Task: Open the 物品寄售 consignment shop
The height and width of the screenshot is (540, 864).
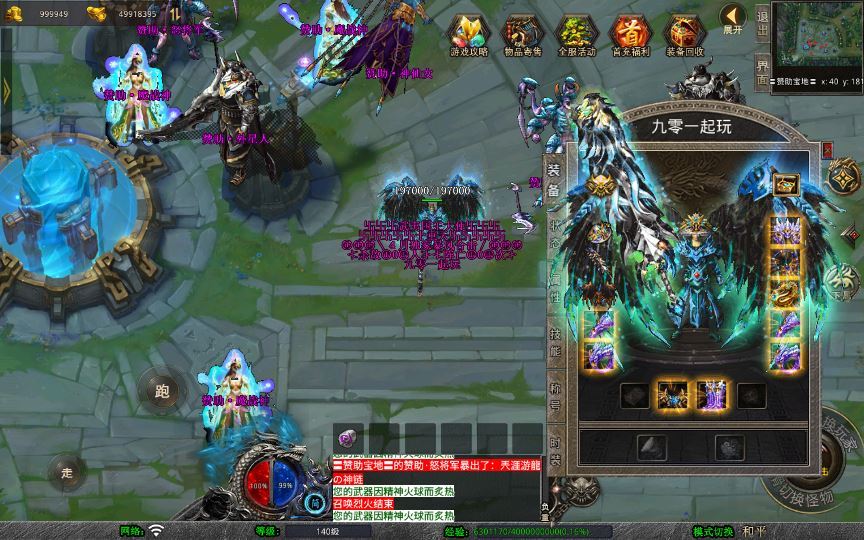Action: [520, 34]
